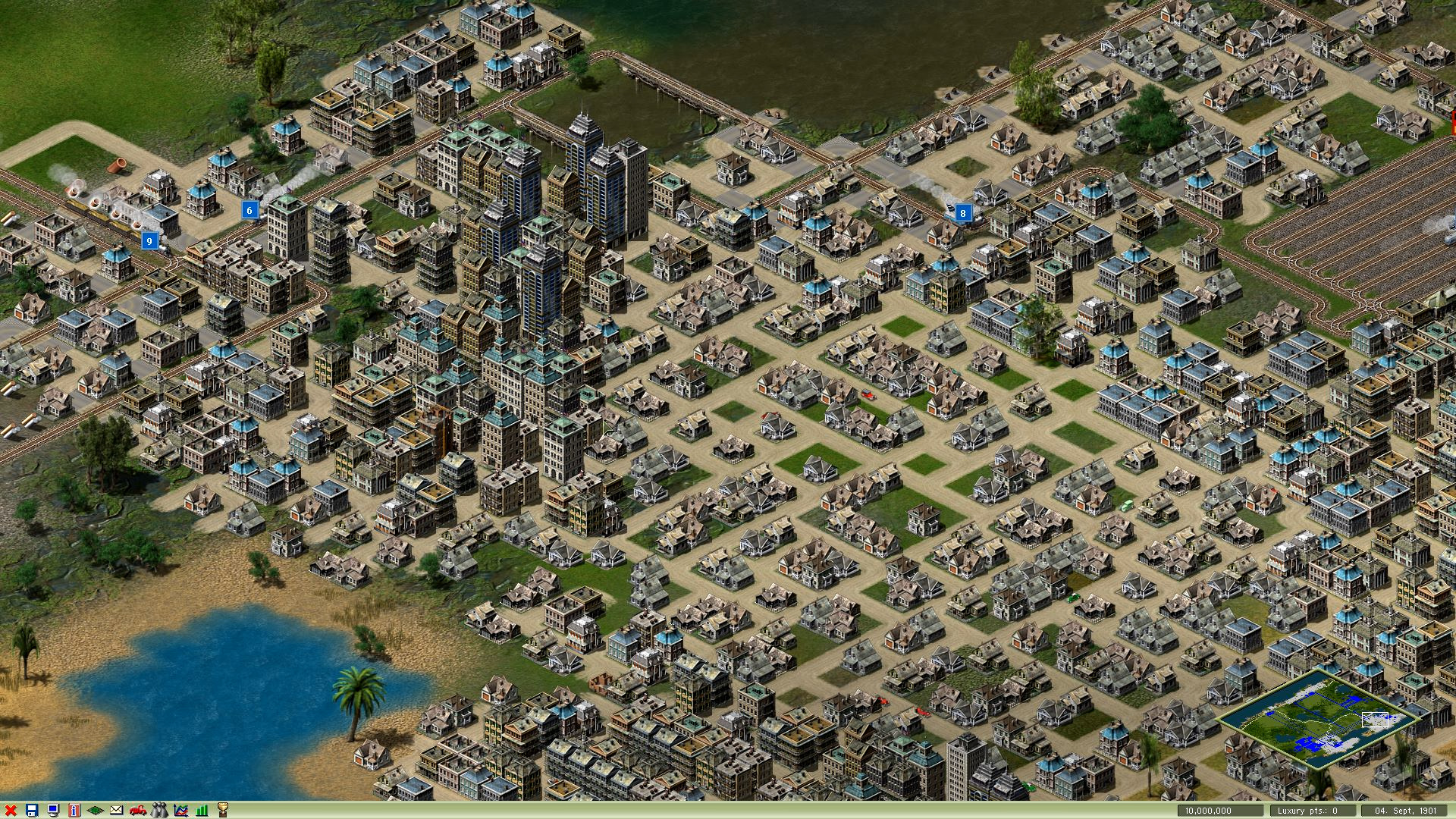
Task: Open the line graph statistics icon
Action: point(179,811)
